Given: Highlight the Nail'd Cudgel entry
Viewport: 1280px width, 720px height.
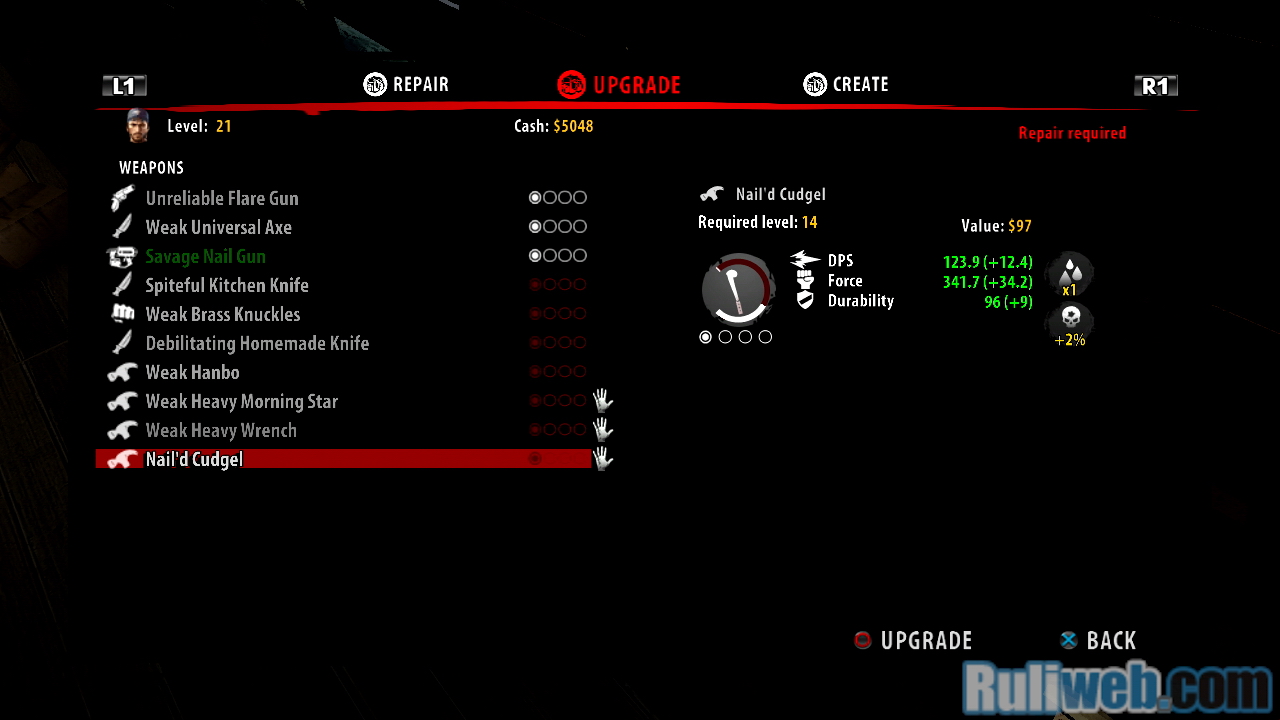Looking at the screenshot, I should pyautogui.click(x=195, y=459).
